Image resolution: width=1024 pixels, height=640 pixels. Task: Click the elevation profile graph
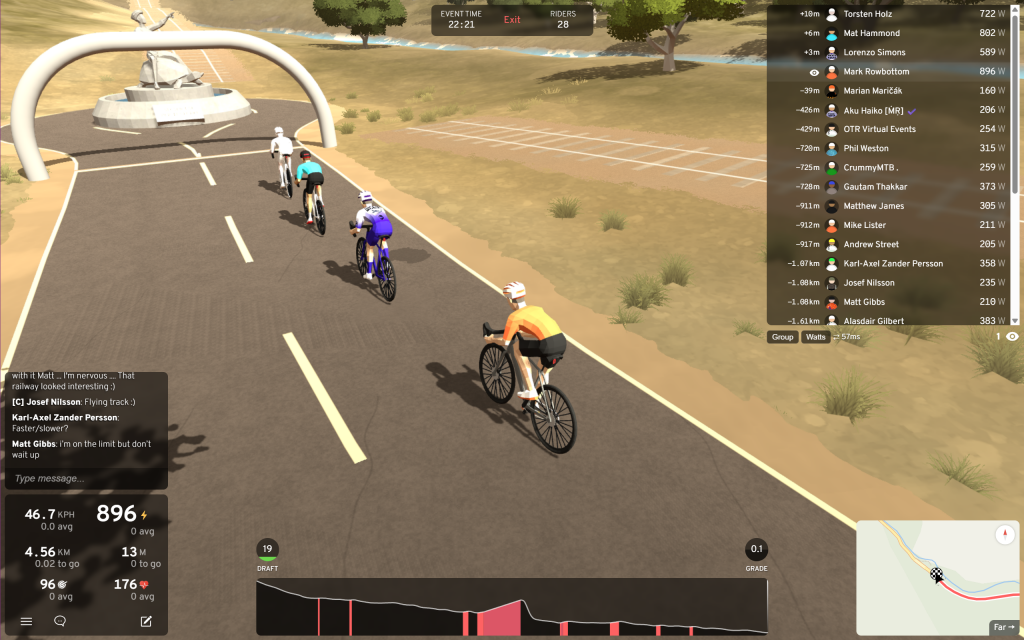(x=511, y=606)
